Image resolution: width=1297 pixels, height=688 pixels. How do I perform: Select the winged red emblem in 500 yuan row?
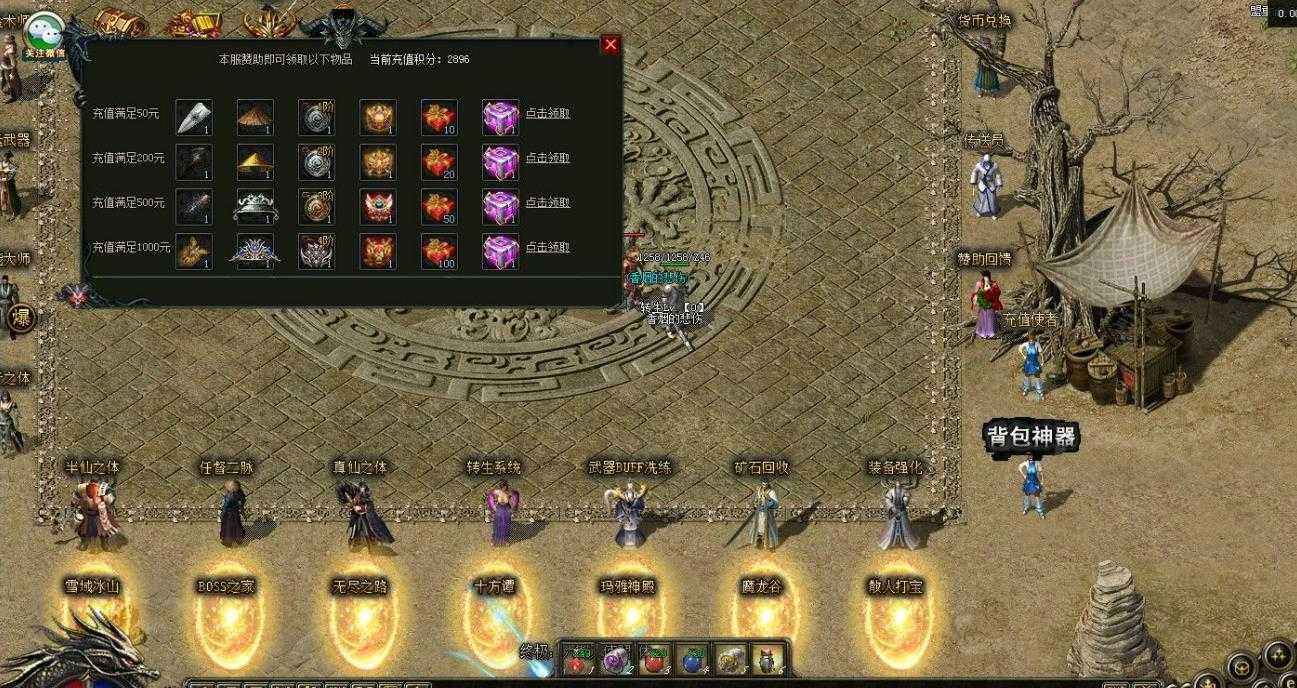378,207
